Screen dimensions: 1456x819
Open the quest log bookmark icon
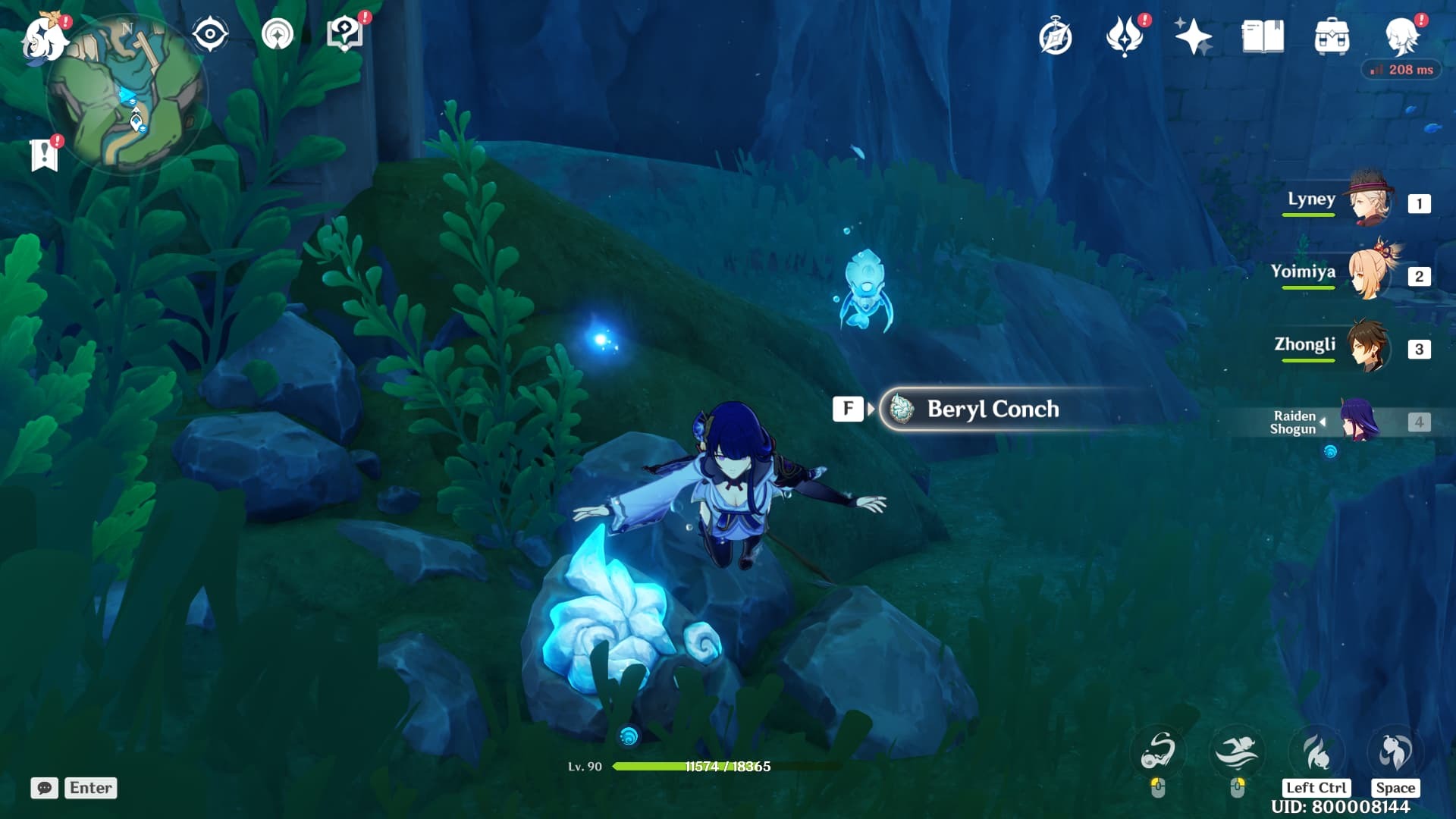click(44, 155)
